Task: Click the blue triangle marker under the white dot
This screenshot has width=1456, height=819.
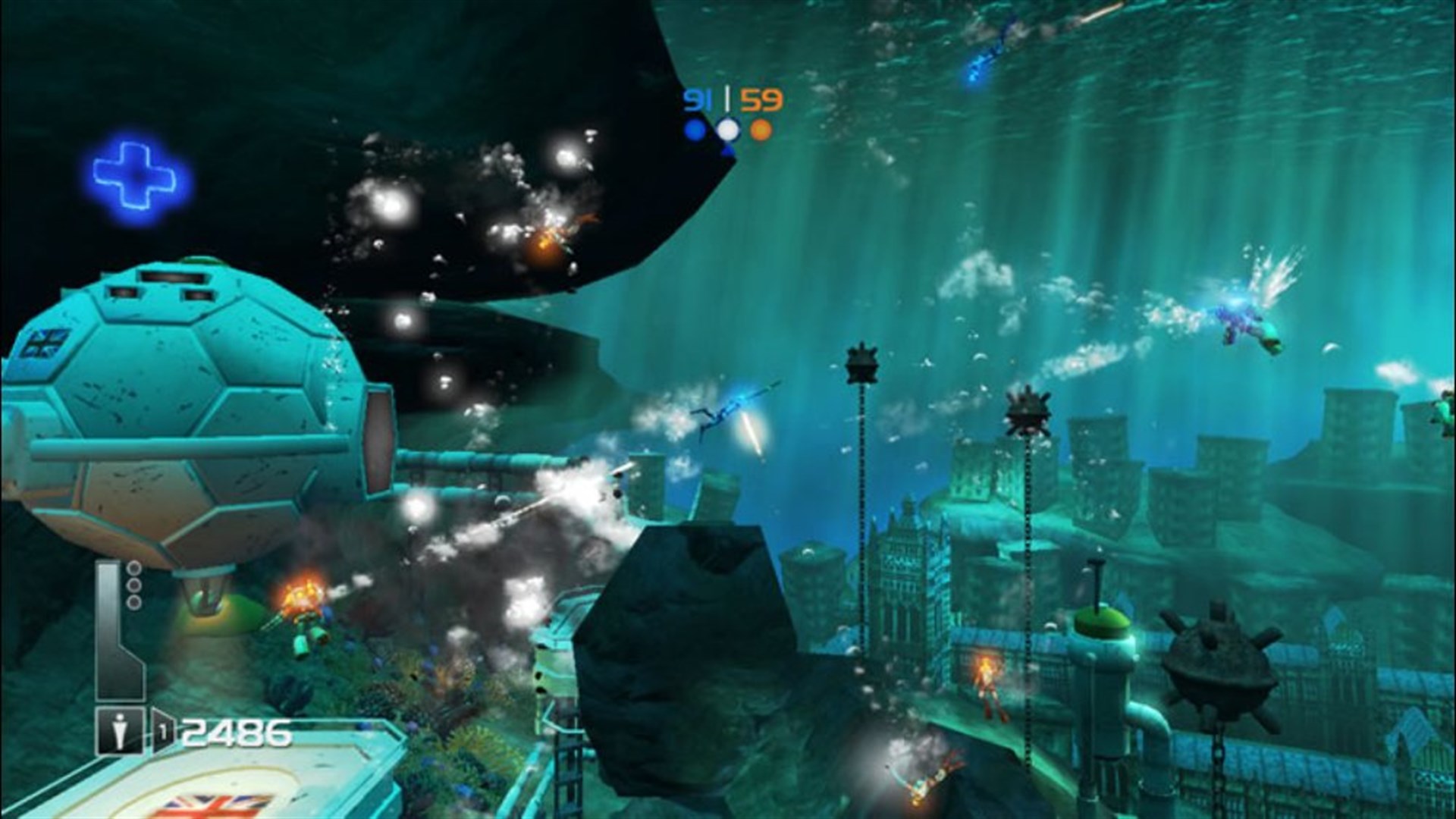Action: (x=727, y=152)
